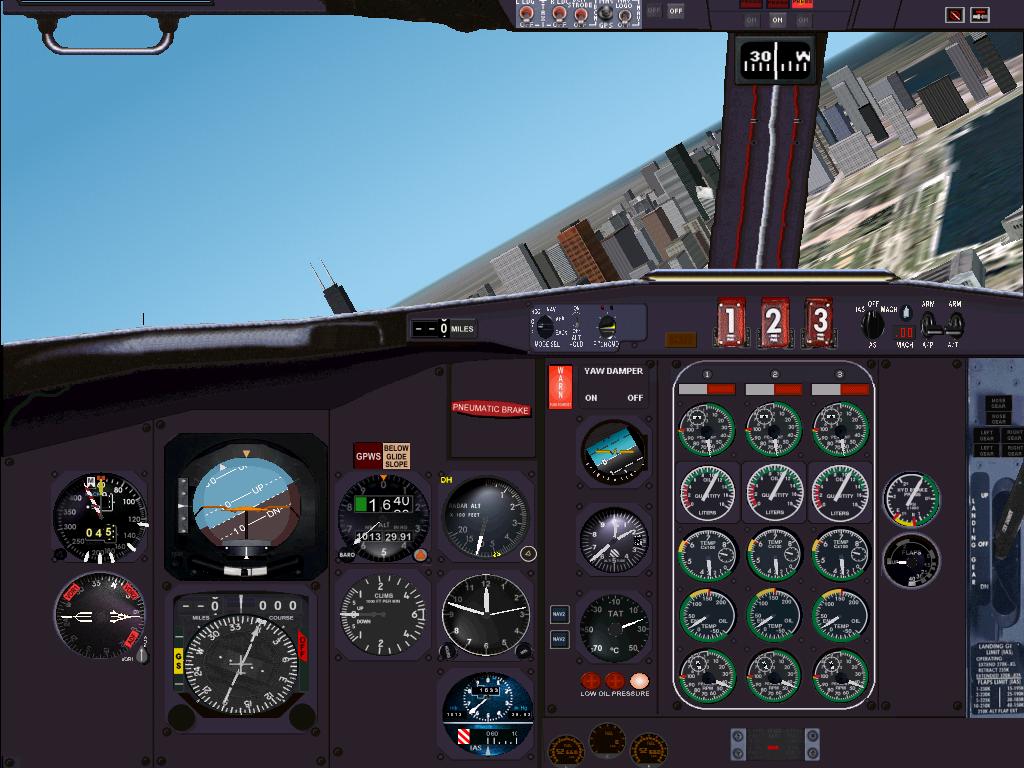Turn the autopilot pitch command knob

tap(606, 326)
